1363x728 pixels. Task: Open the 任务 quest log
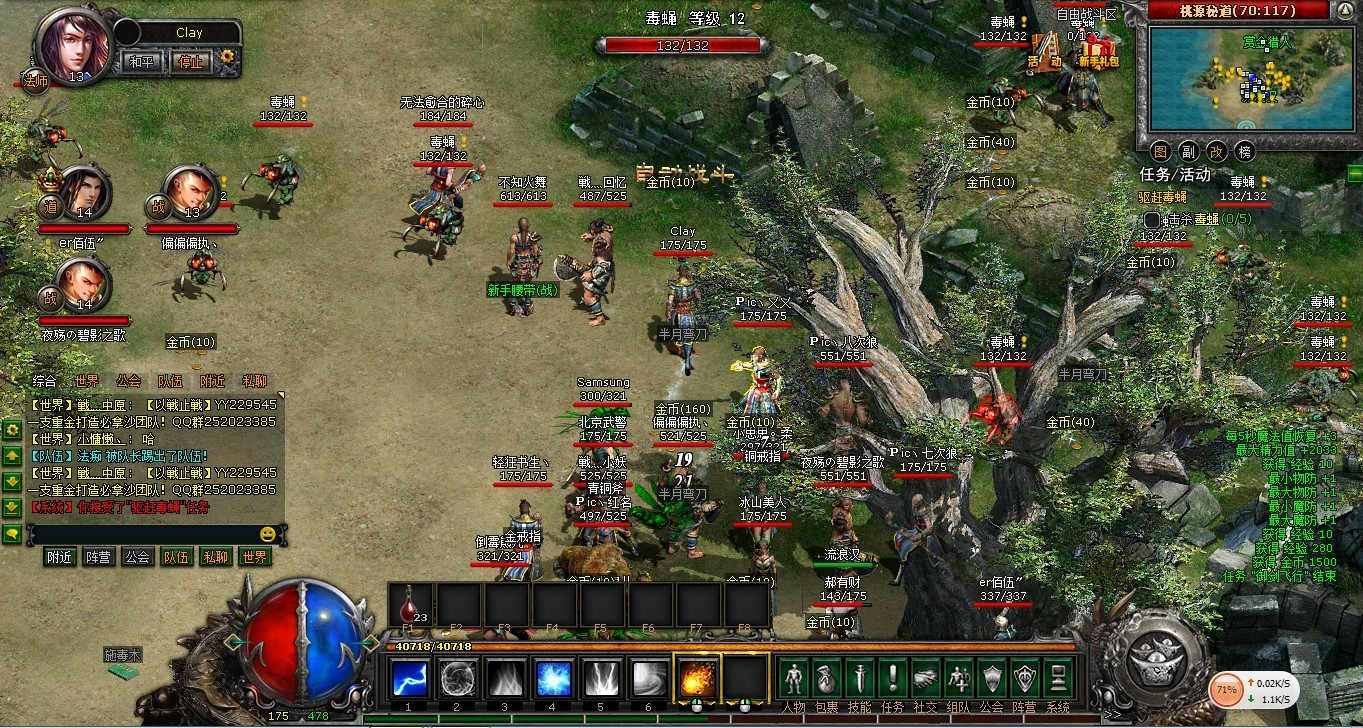[893, 679]
